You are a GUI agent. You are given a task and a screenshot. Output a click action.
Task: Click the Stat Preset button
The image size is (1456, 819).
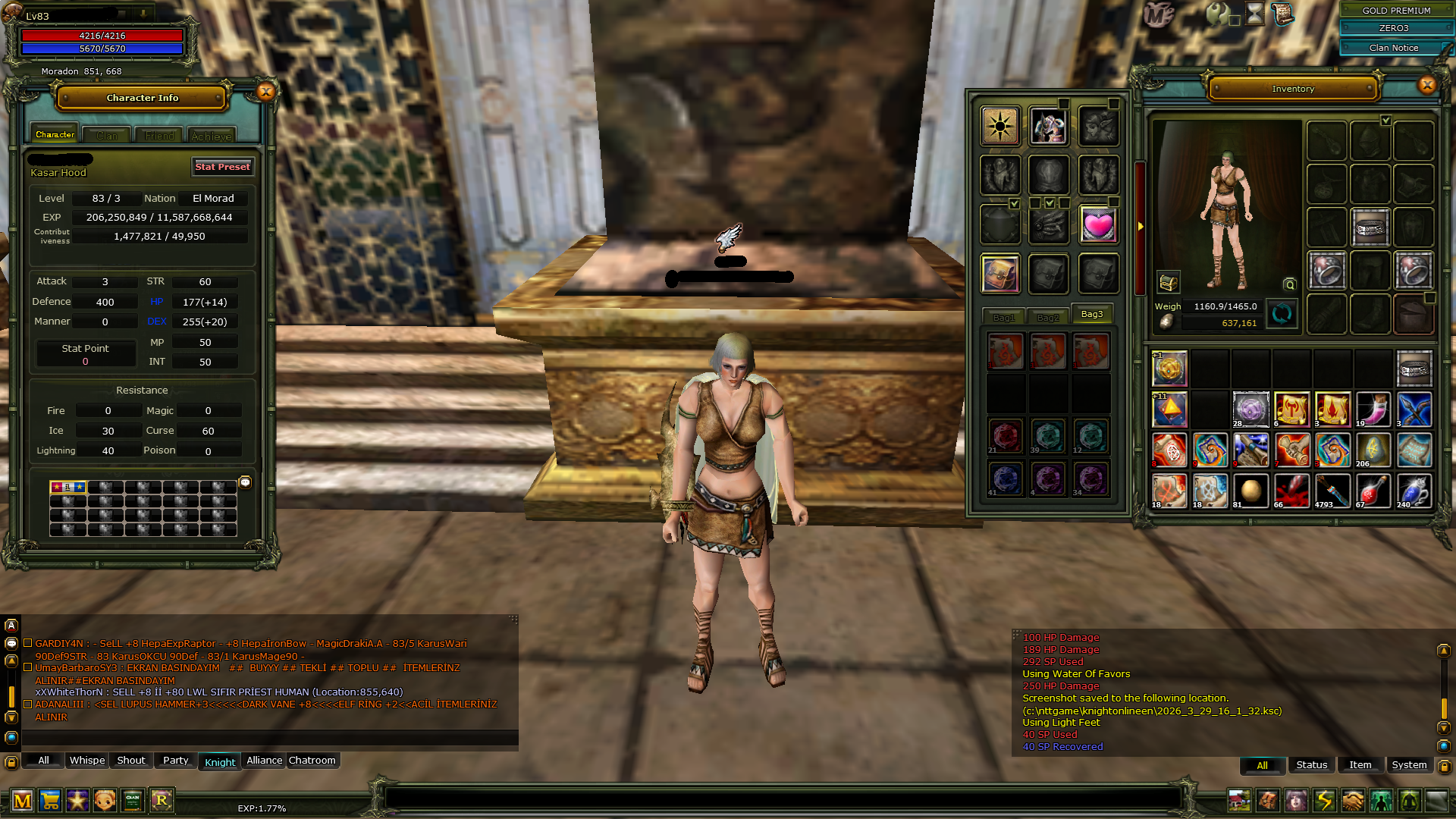(222, 167)
